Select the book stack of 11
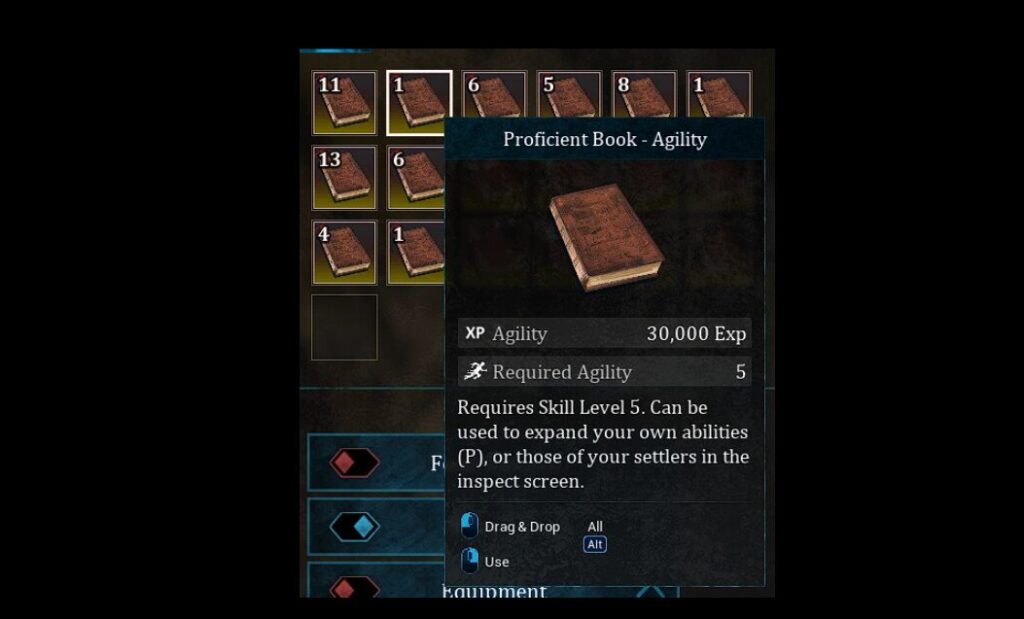 344,103
